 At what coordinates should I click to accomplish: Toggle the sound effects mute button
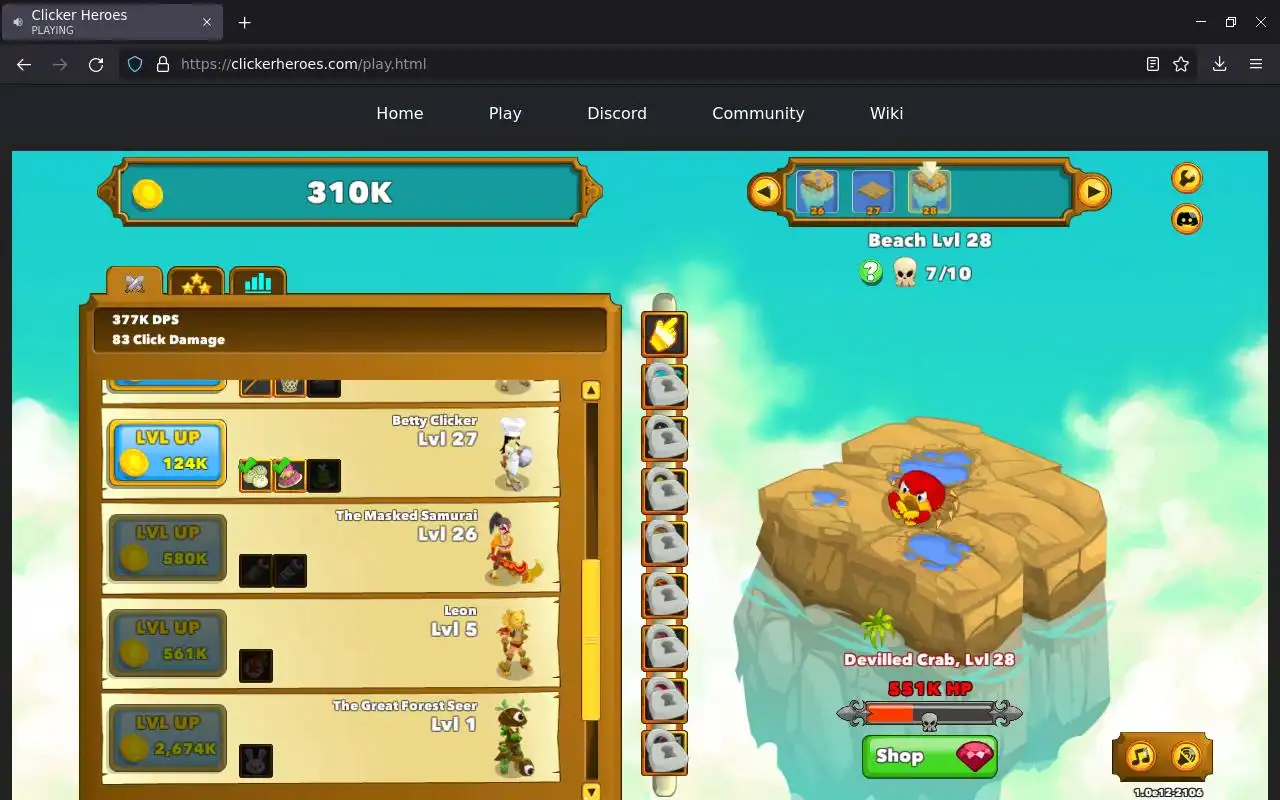click(x=1186, y=756)
